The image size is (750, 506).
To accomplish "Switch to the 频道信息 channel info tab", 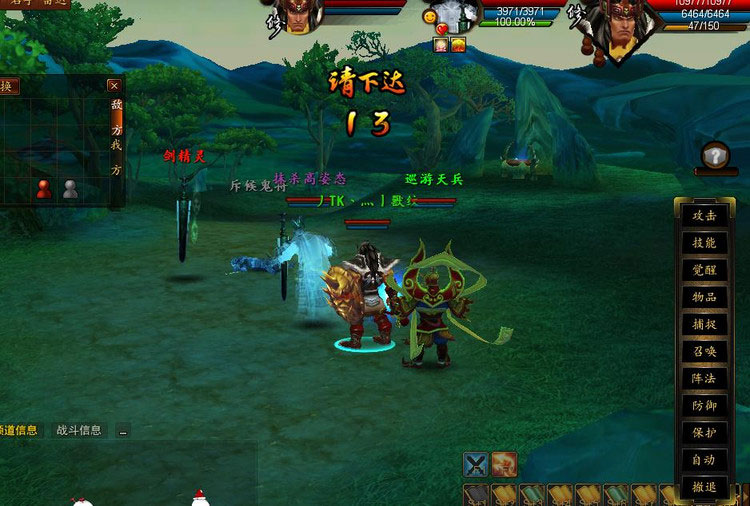I will point(19,430).
